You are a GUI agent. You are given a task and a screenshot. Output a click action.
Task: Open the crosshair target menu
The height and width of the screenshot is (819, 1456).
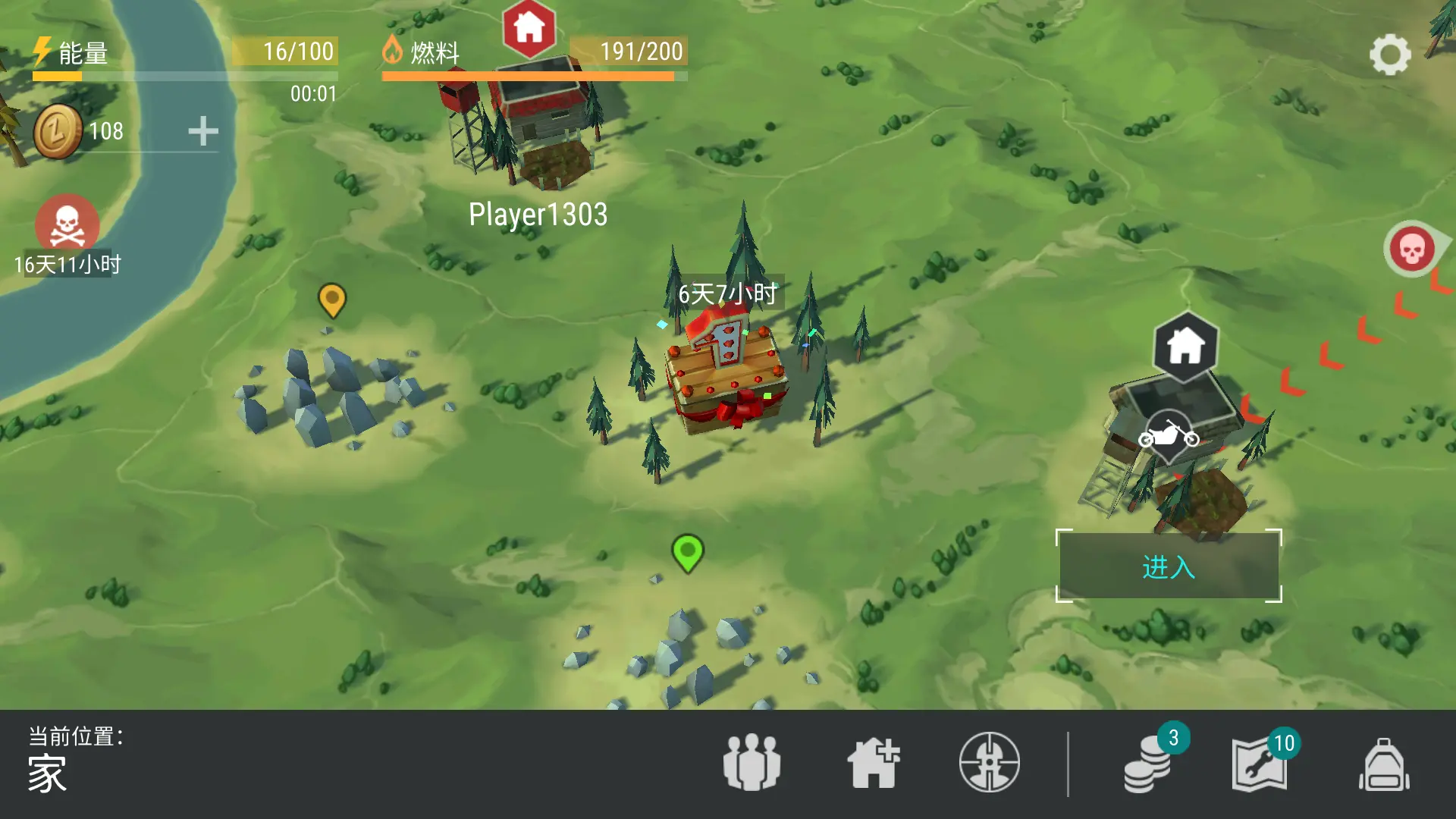(x=989, y=762)
